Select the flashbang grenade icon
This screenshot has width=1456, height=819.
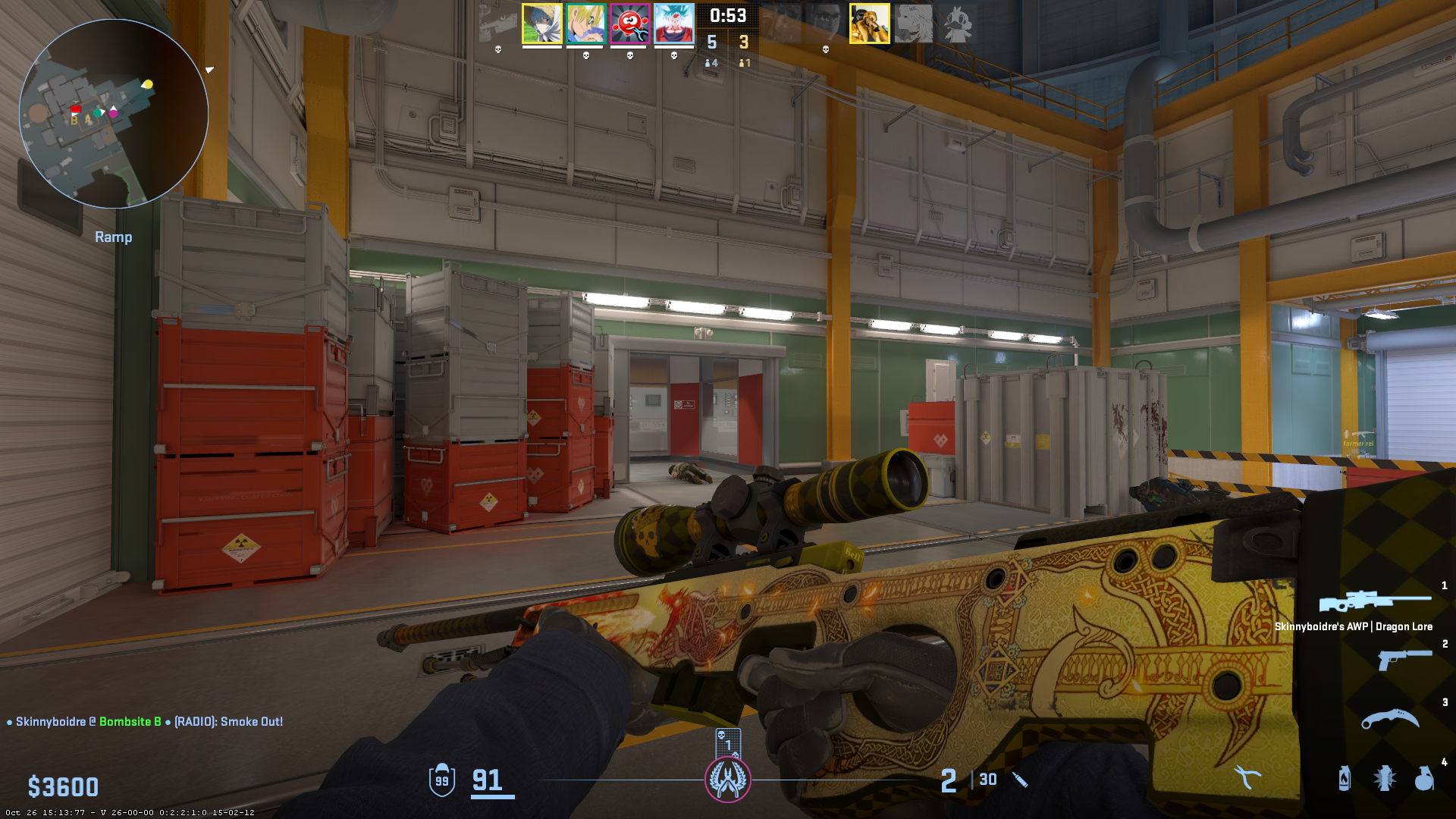click(x=1384, y=778)
